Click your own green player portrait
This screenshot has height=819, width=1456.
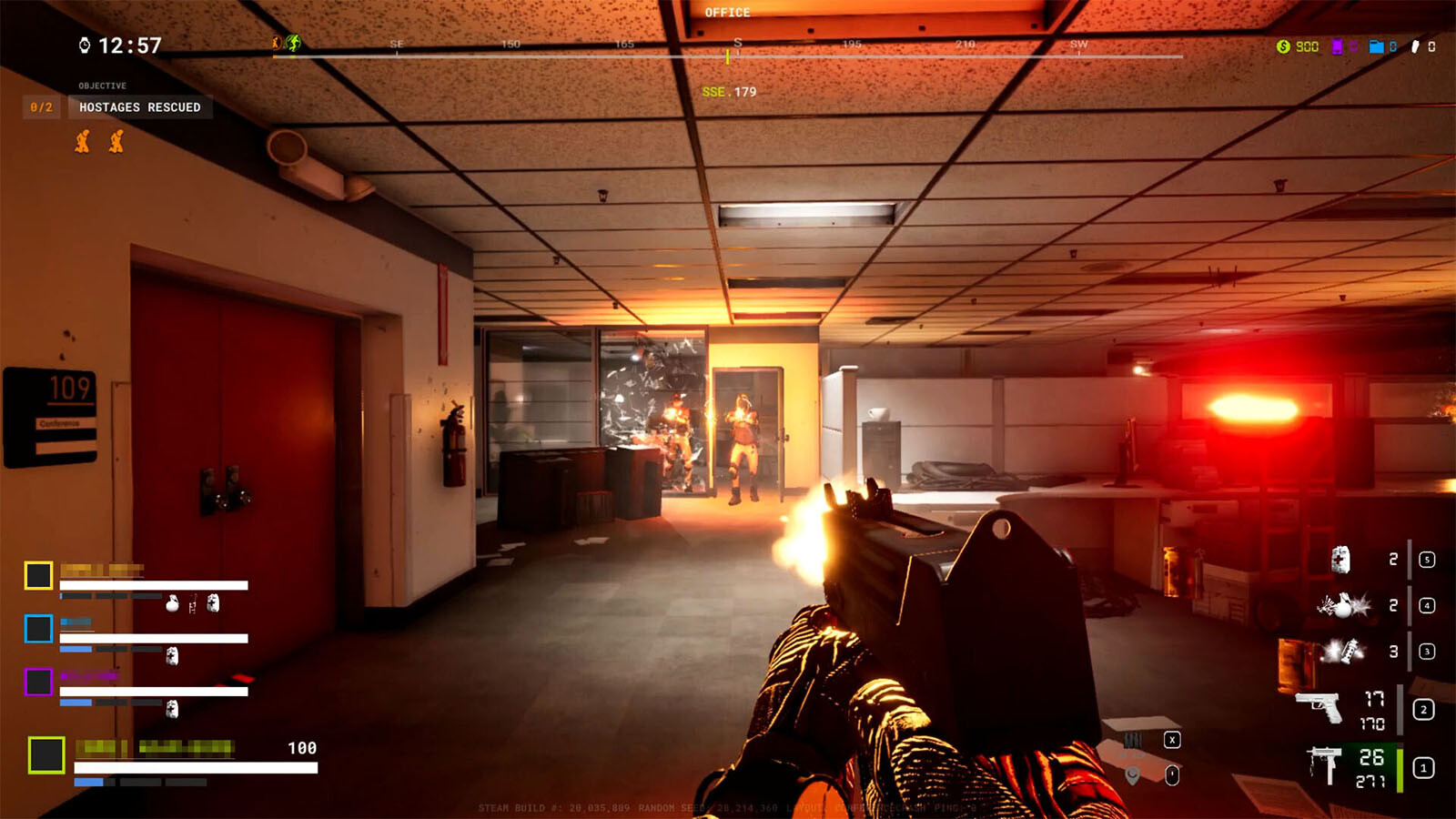46,755
